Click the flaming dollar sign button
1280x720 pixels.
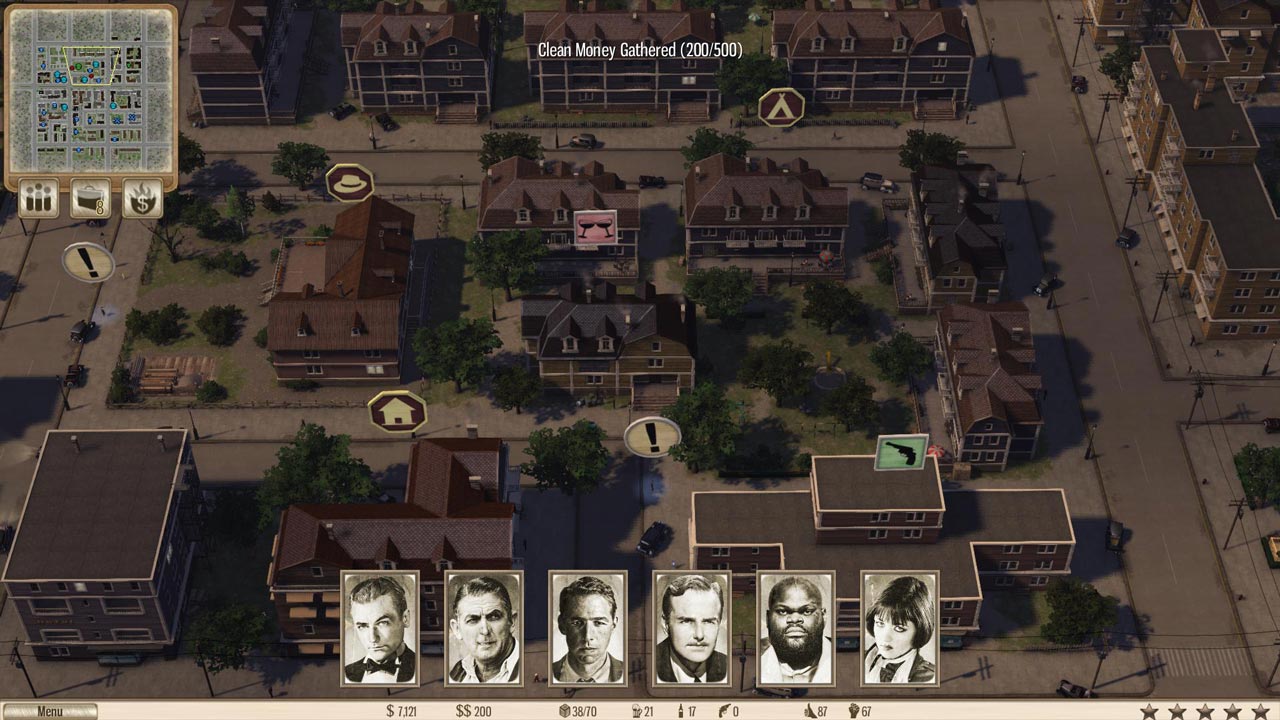point(142,198)
